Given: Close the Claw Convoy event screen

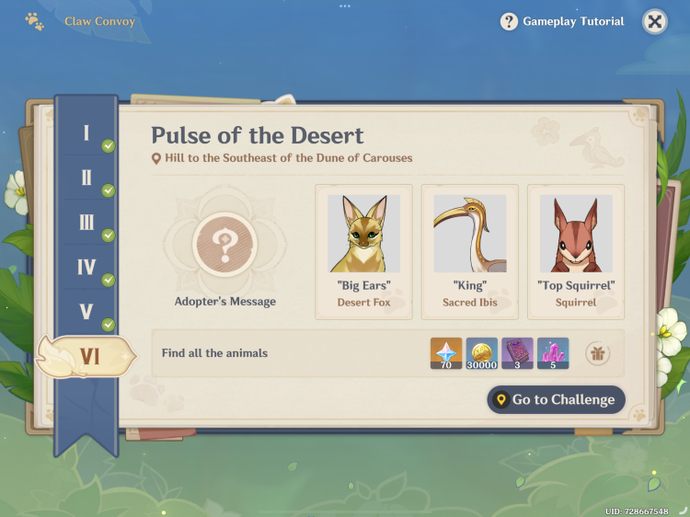Looking at the screenshot, I should [x=654, y=21].
